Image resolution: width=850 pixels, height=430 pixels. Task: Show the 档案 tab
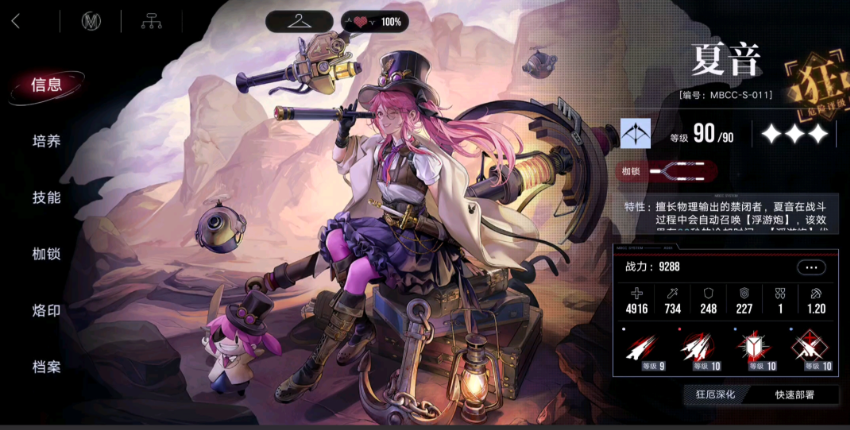tap(47, 367)
